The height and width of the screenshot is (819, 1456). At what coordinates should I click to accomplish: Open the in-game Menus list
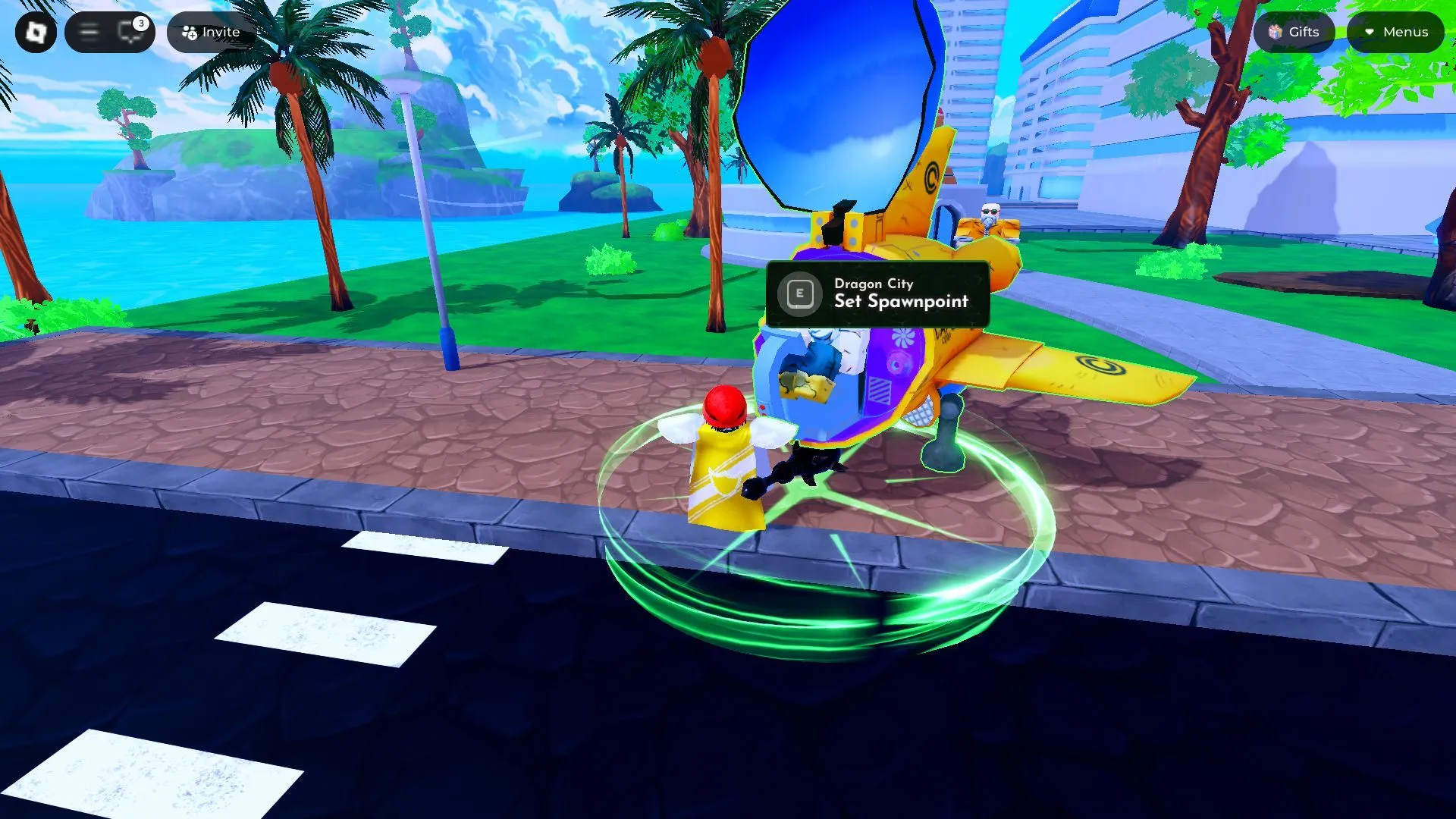[1395, 32]
